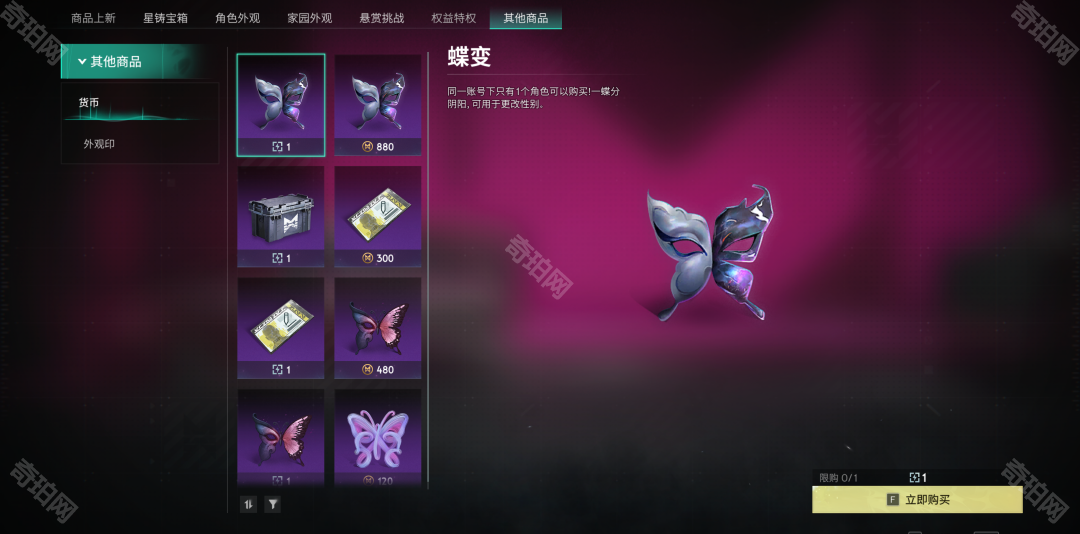Image resolution: width=1080 pixels, height=534 pixels.
Task: Open the item filter button
Action: tap(272, 504)
